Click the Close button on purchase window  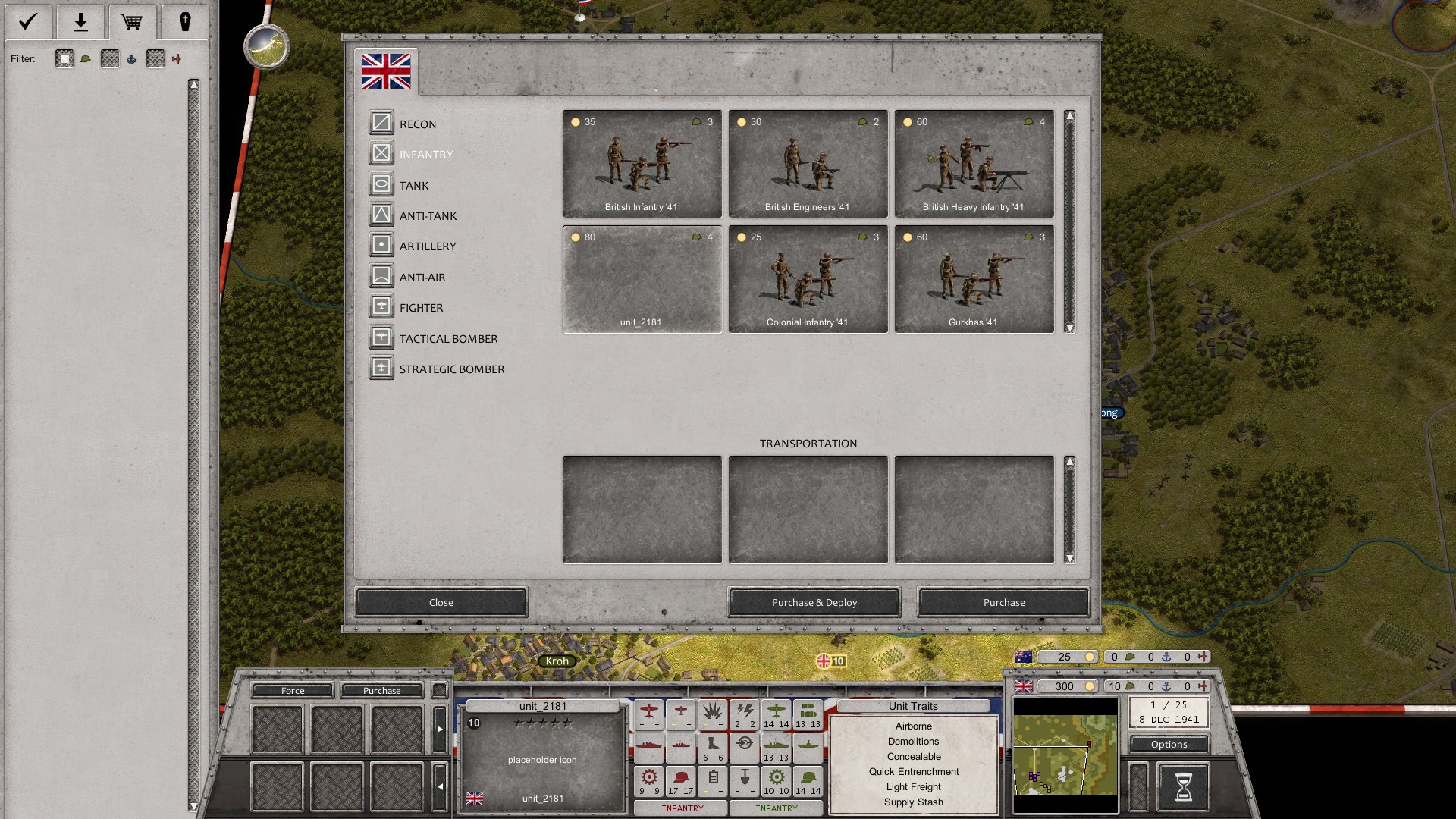pos(441,602)
